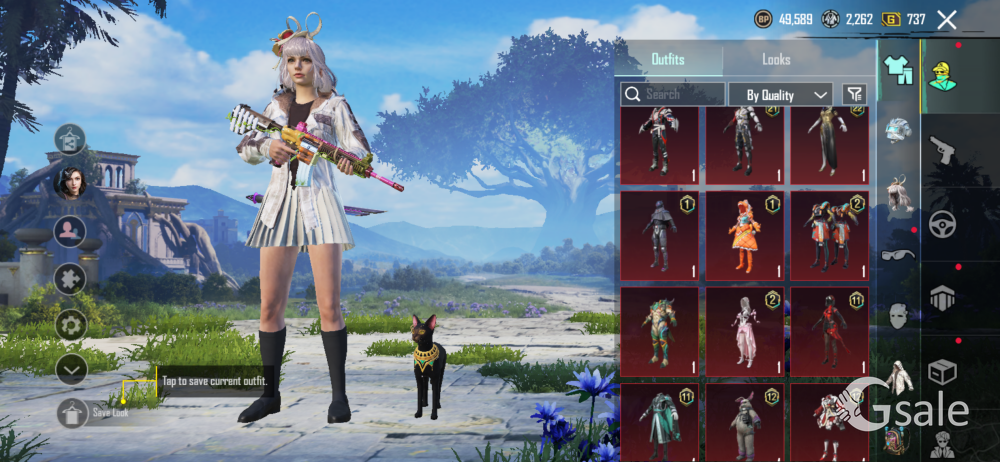Close the inventory screen

coord(947,19)
